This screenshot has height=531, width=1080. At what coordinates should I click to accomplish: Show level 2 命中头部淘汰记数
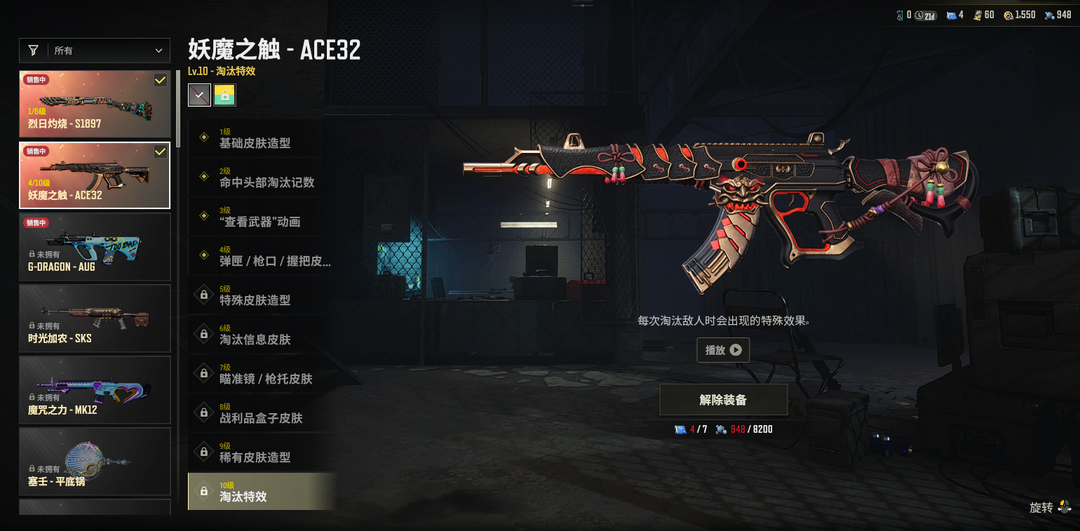pos(261,178)
